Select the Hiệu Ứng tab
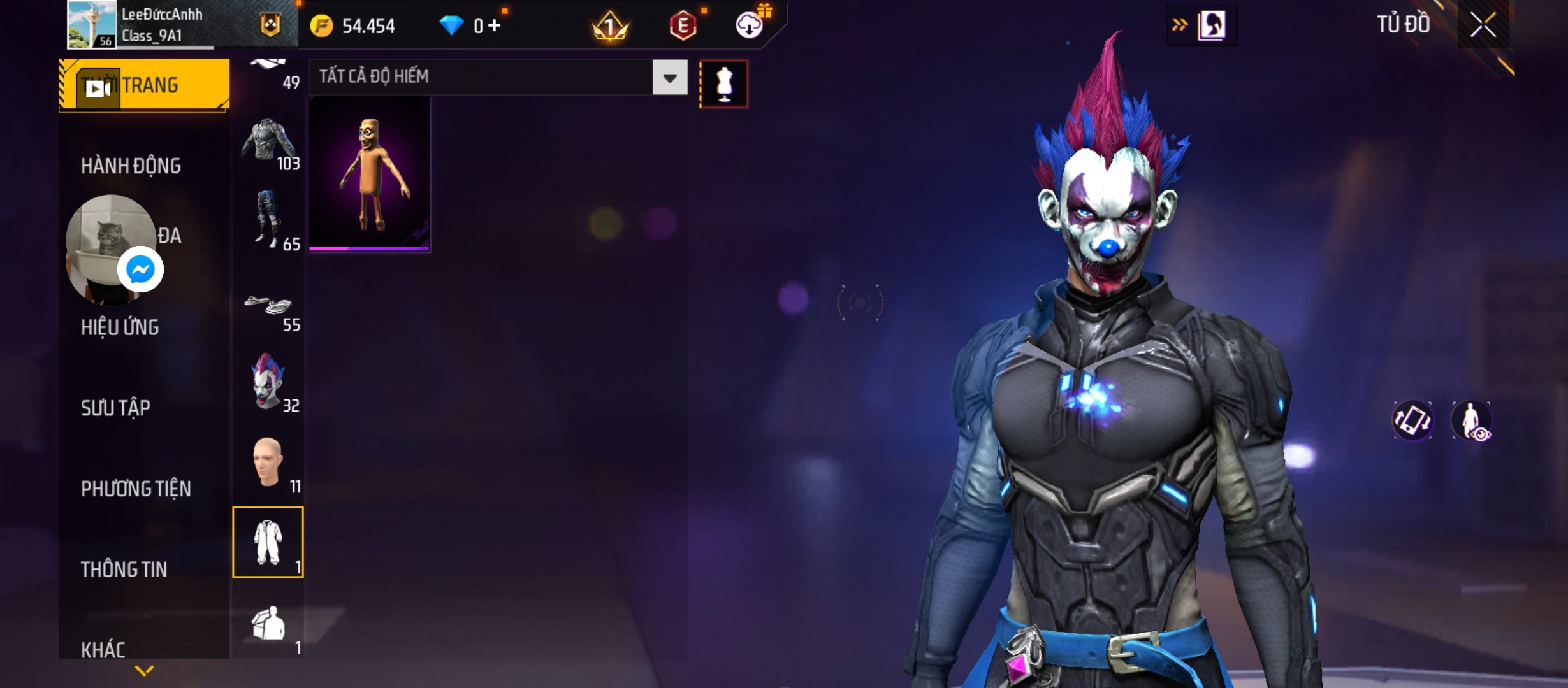 pos(120,327)
